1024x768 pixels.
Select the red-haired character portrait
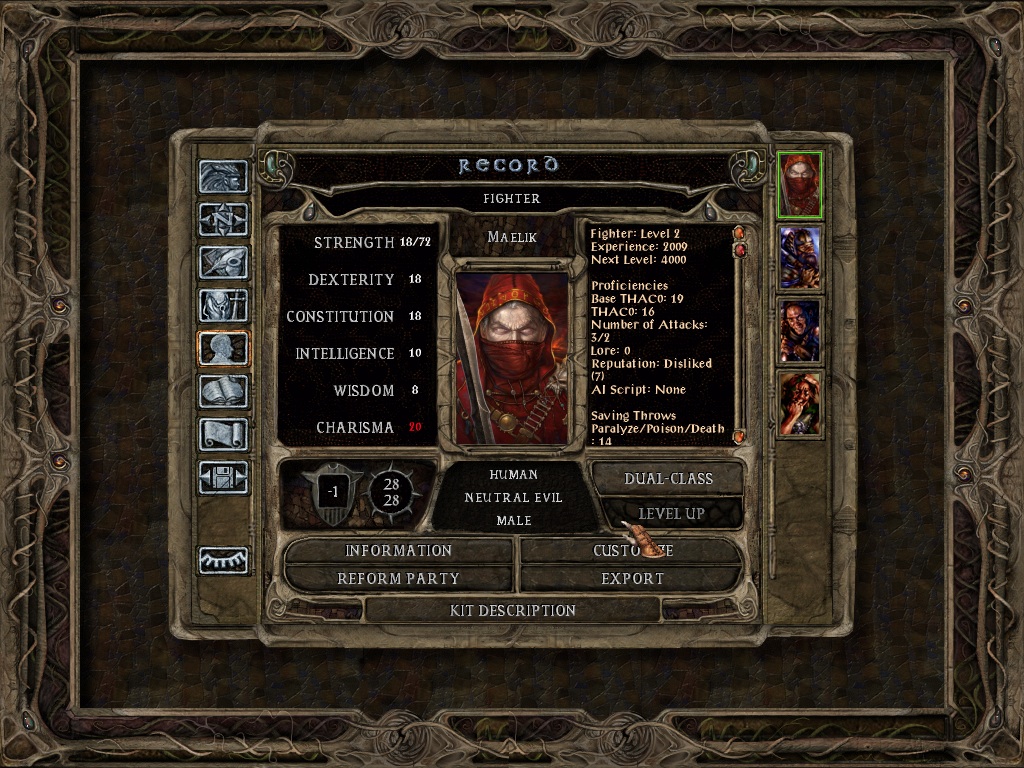[x=800, y=404]
